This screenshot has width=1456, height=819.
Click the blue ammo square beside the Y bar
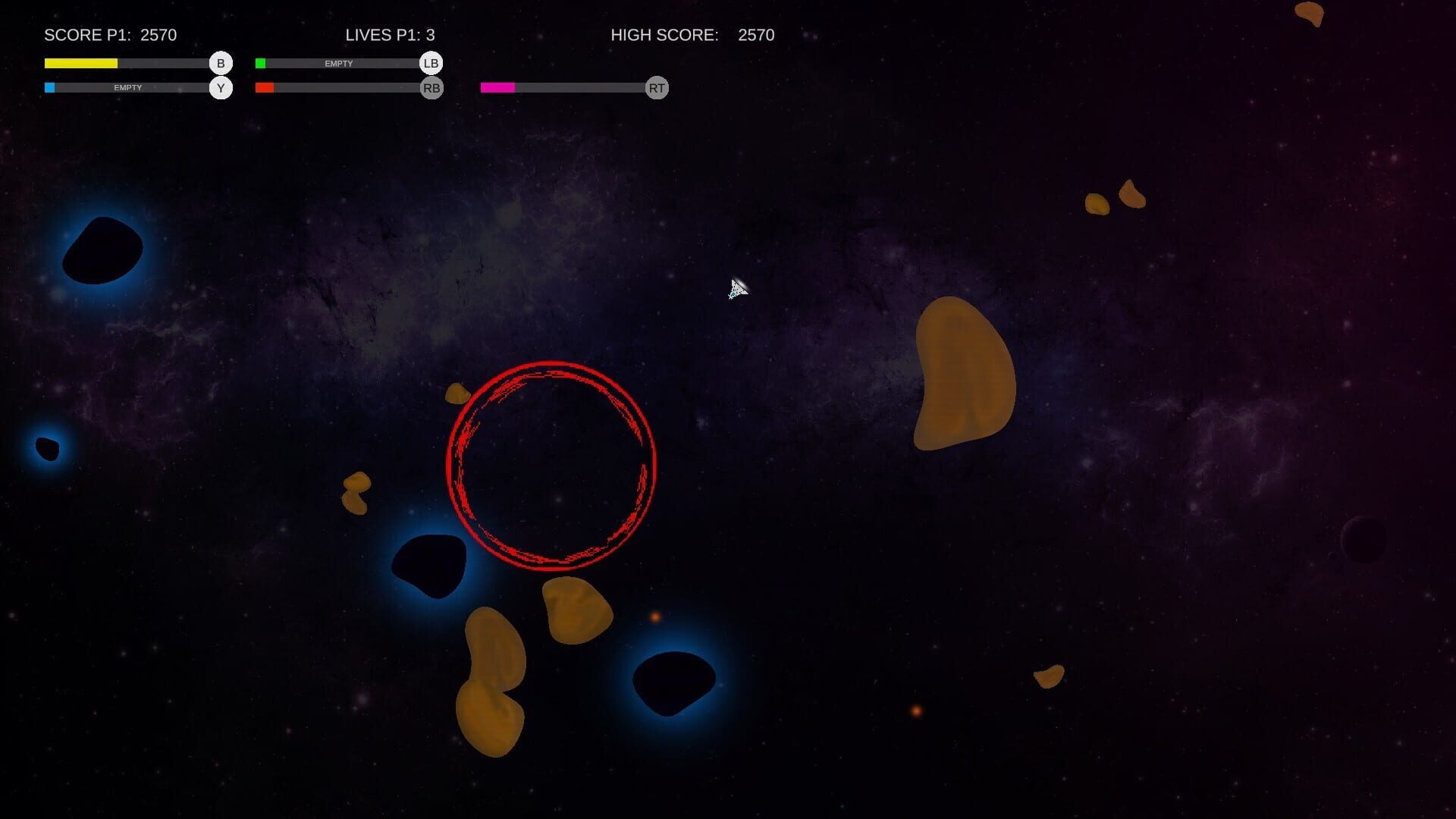[50, 88]
